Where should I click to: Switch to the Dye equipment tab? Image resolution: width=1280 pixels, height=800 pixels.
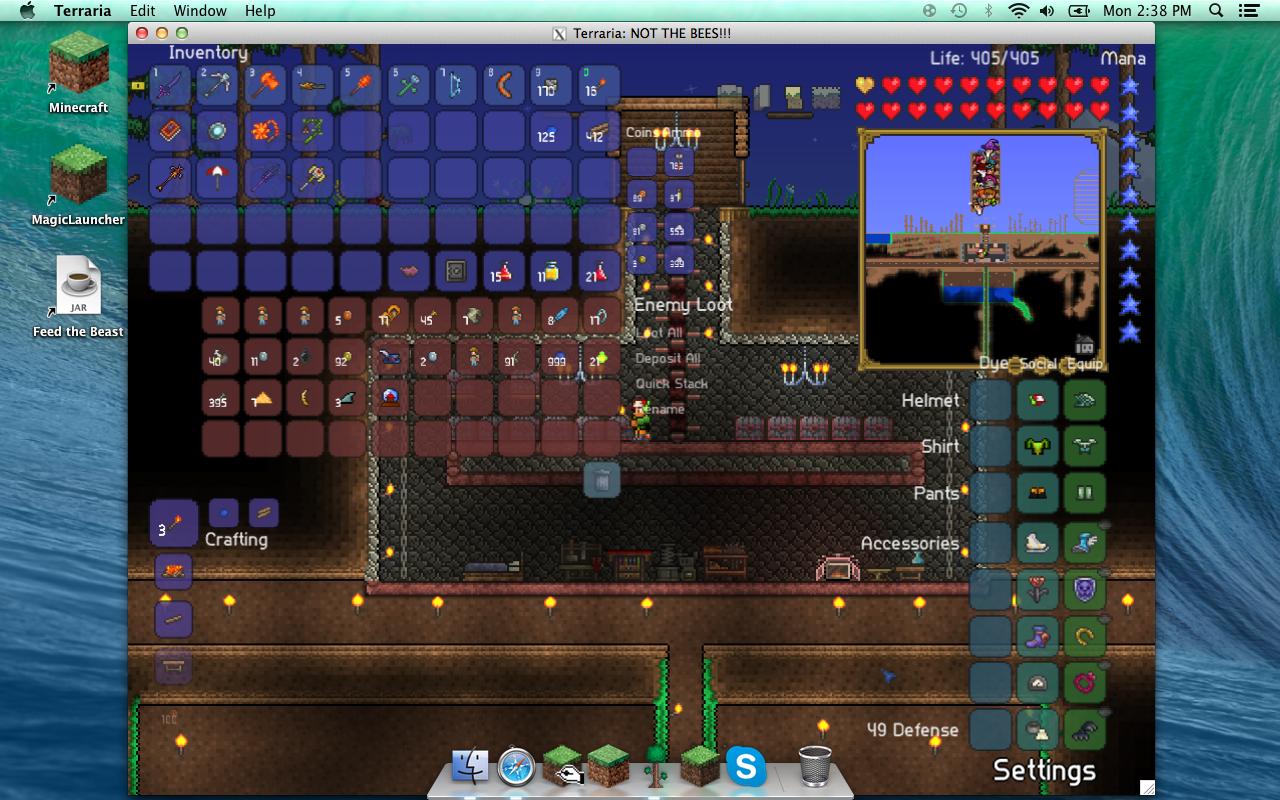991,366
